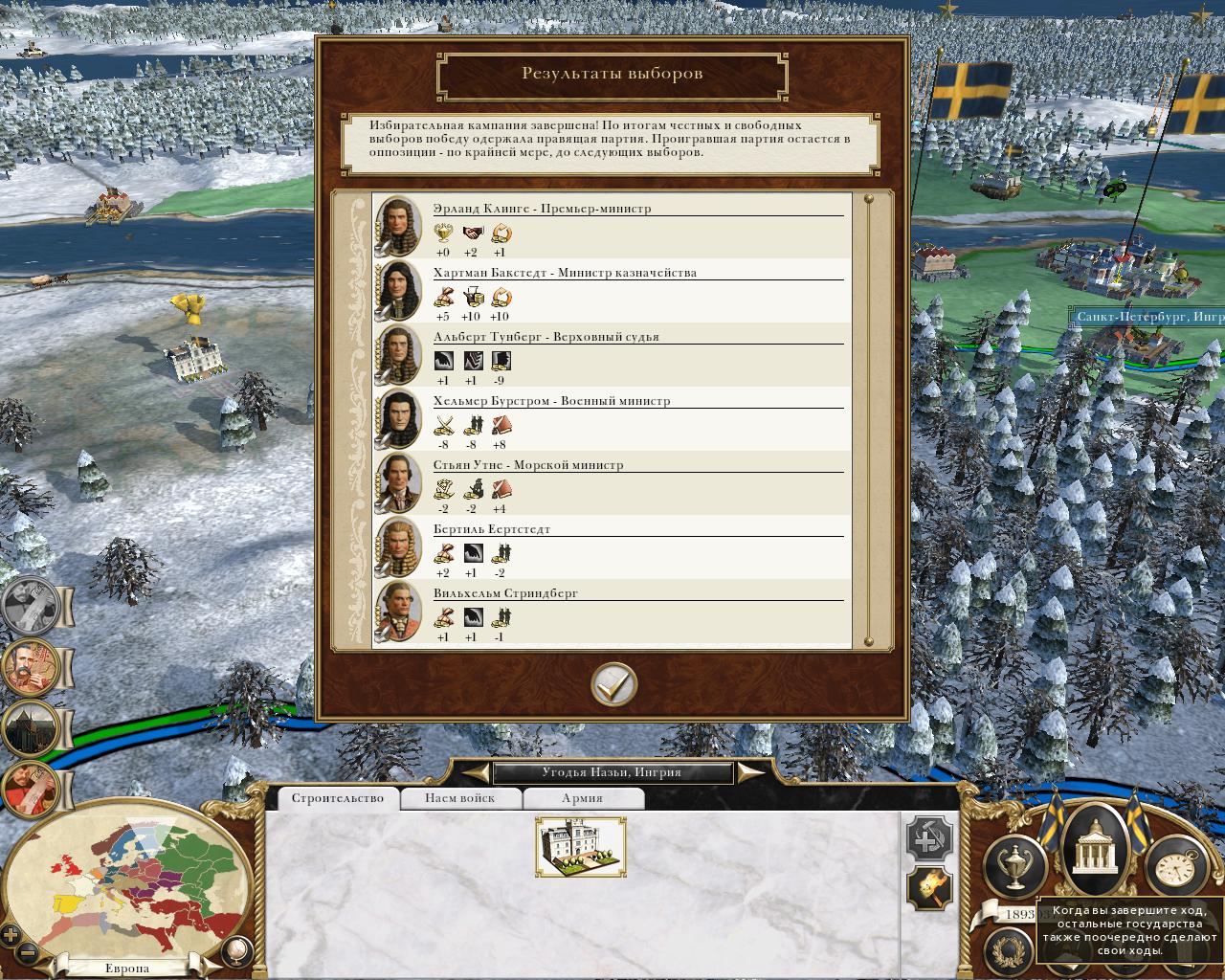
Task: Click the repair hammer-and-plus button
Action: pos(928,839)
